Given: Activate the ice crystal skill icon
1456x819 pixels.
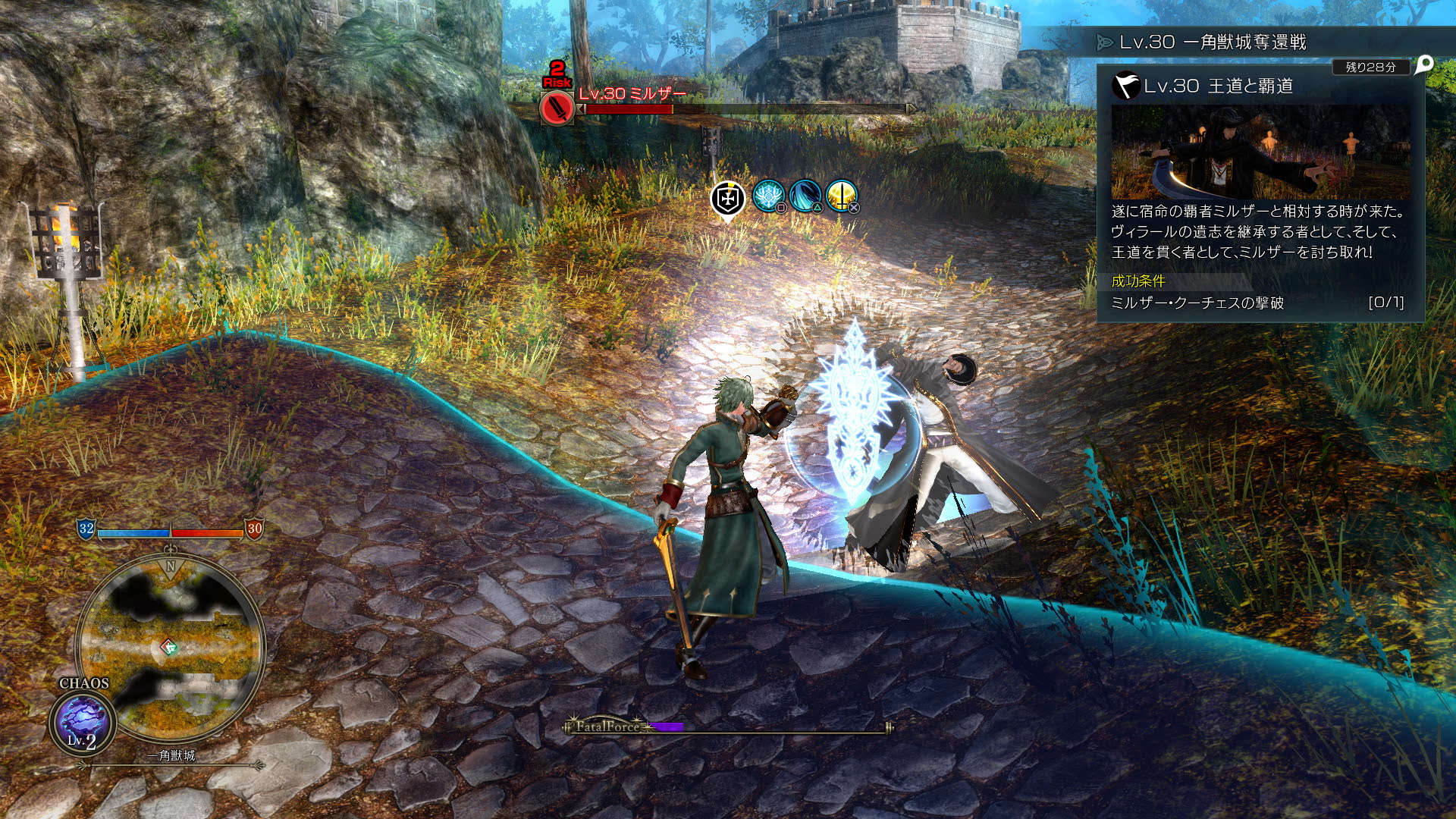Looking at the screenshot, I should click(x=768, y=196).
